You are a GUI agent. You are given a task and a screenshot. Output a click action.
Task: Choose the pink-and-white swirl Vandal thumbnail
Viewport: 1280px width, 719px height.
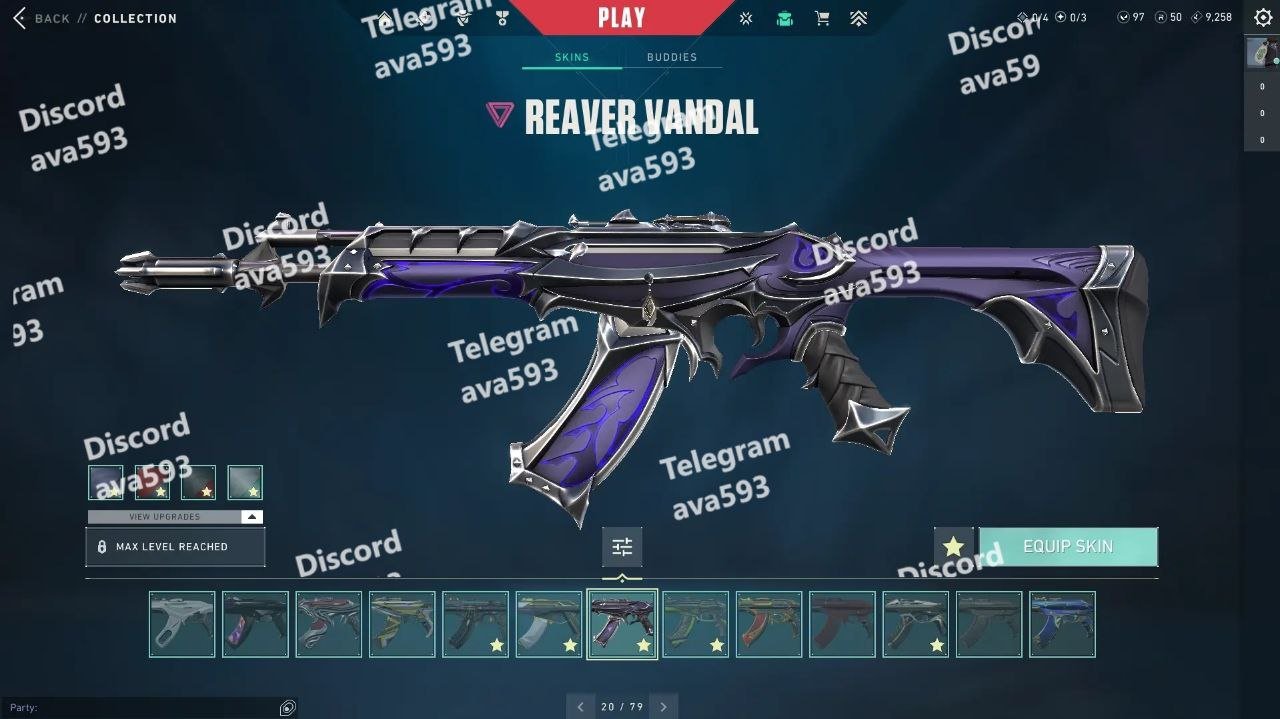coord(329,624)
